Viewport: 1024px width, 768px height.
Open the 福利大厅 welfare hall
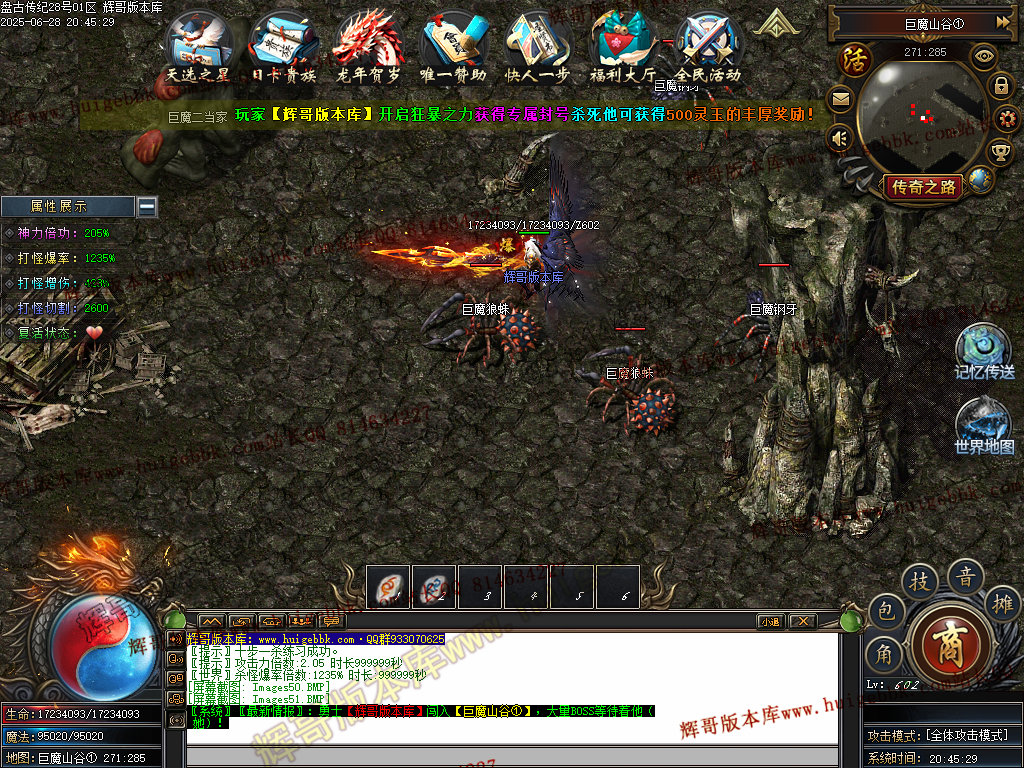622,45
